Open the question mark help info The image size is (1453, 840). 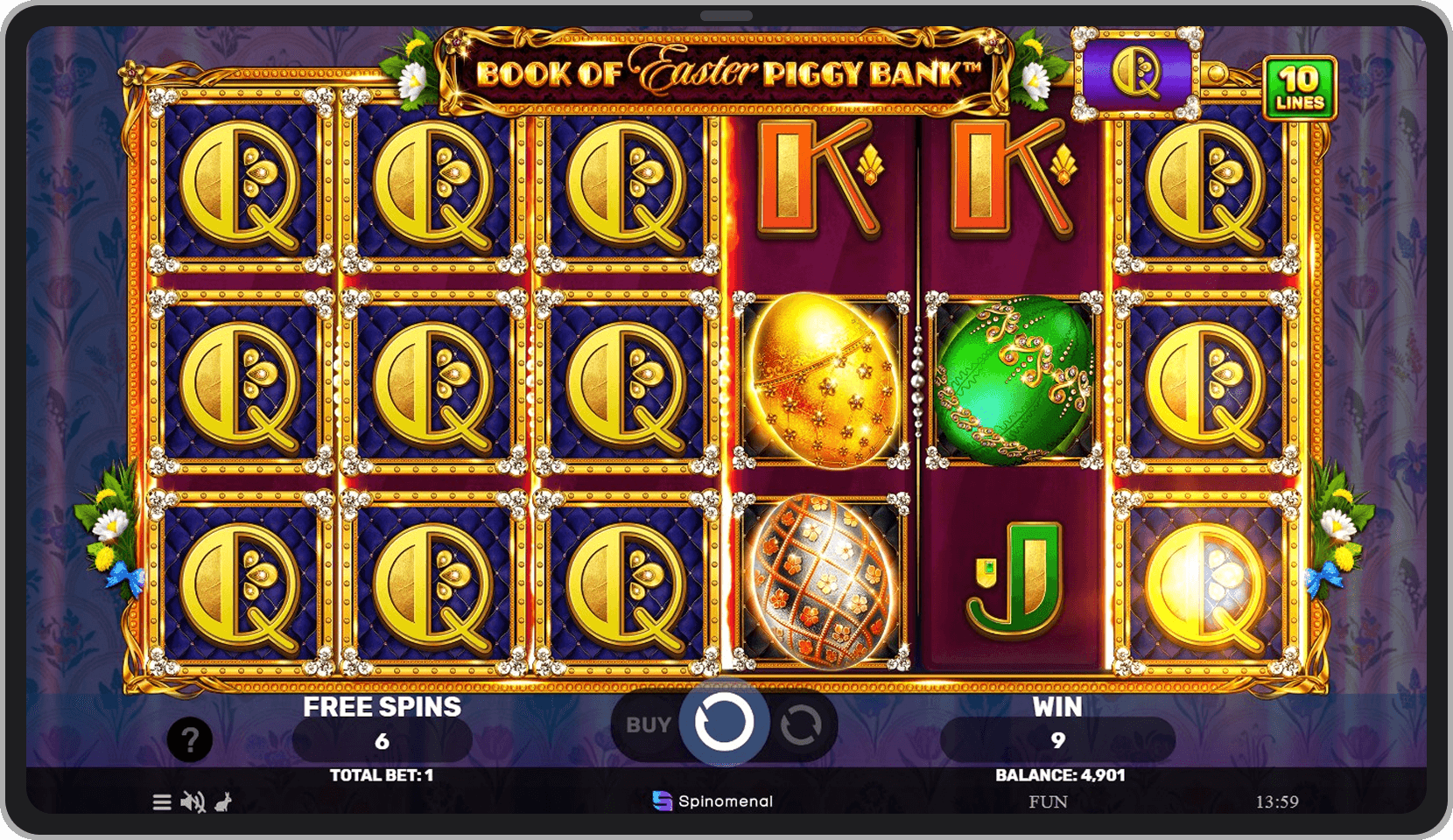[189, 740]
